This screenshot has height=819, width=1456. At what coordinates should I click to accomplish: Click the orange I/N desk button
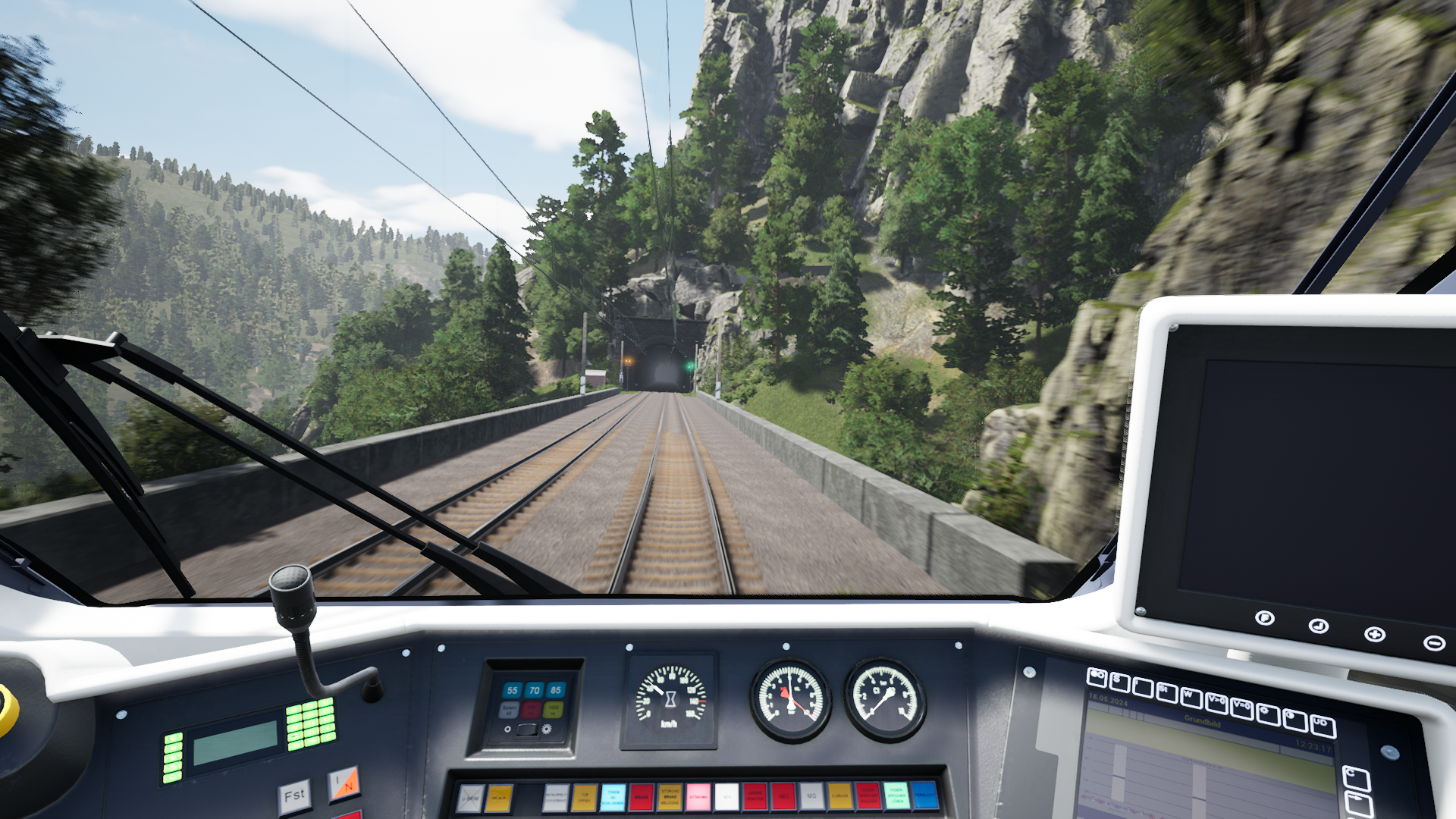tap(344, 783)
